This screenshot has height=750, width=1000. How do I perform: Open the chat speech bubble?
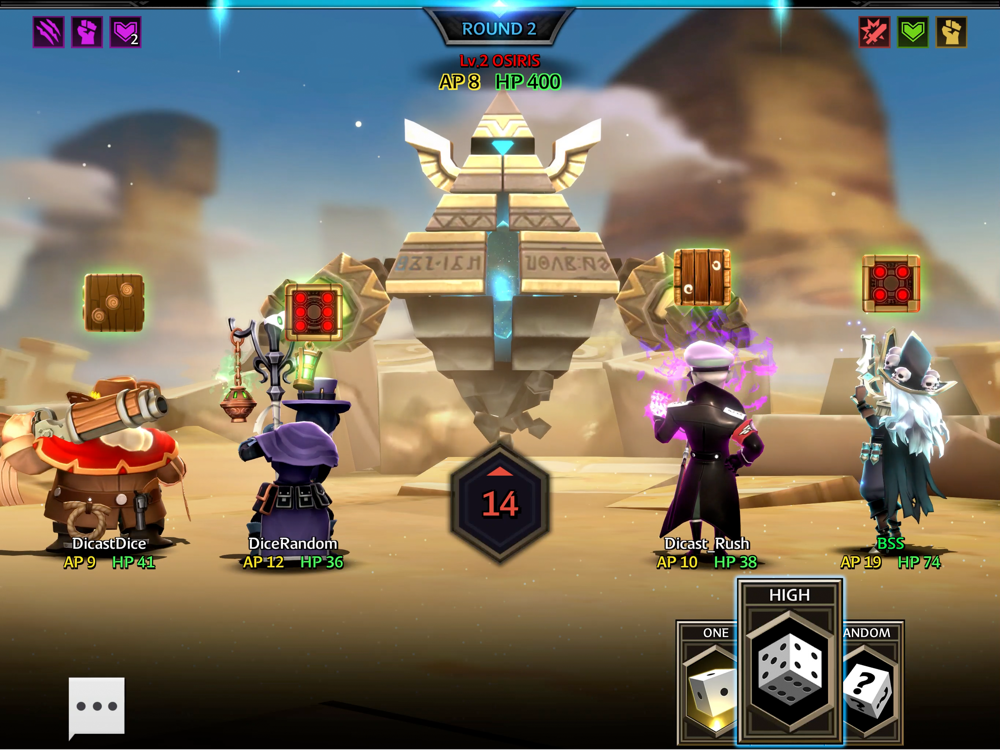(97, 706)
